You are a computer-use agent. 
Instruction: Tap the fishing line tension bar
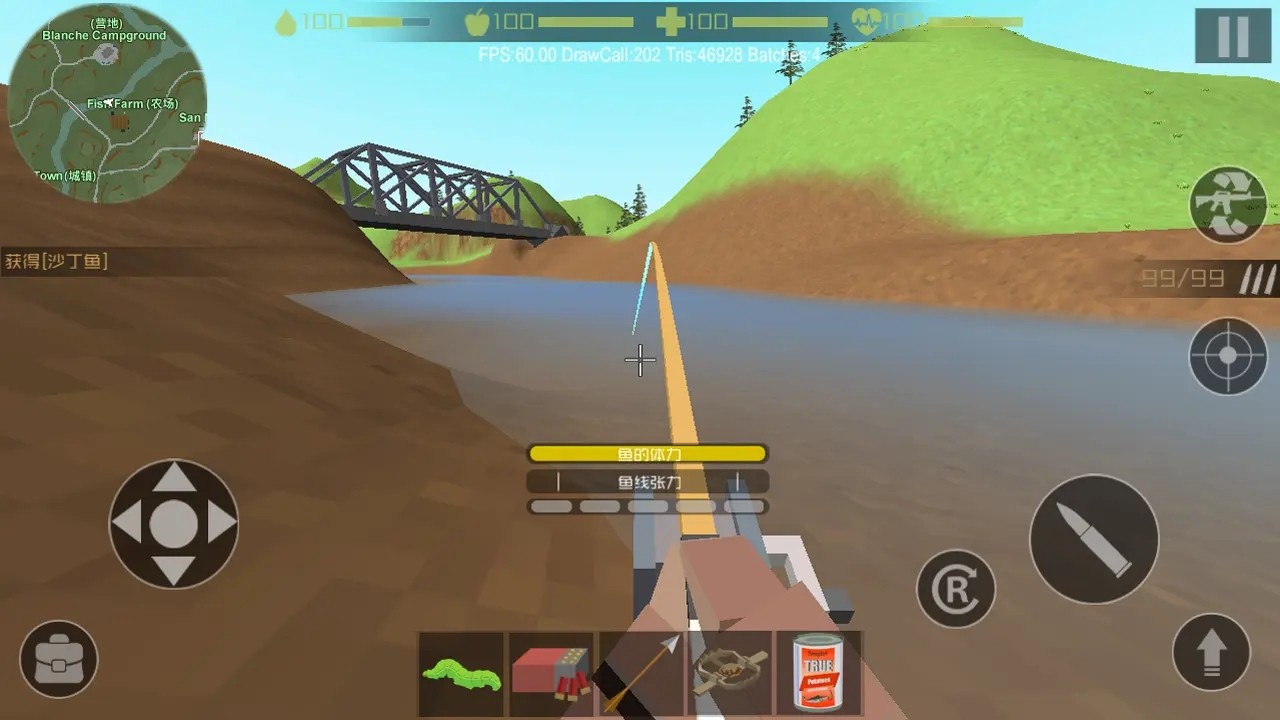(648, 481)
